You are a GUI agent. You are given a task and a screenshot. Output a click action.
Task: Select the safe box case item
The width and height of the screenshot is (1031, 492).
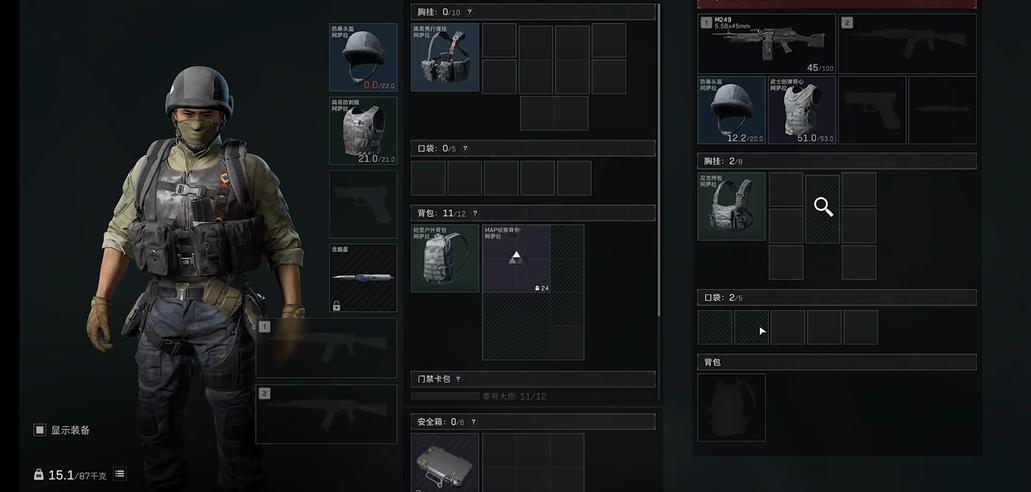445,462
